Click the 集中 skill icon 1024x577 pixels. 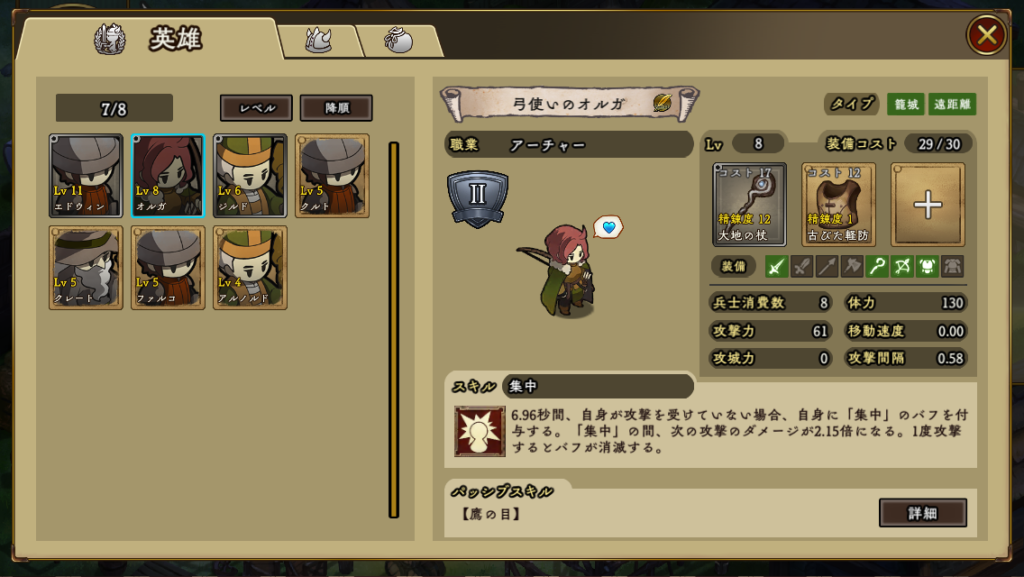(x=479, y=431)
